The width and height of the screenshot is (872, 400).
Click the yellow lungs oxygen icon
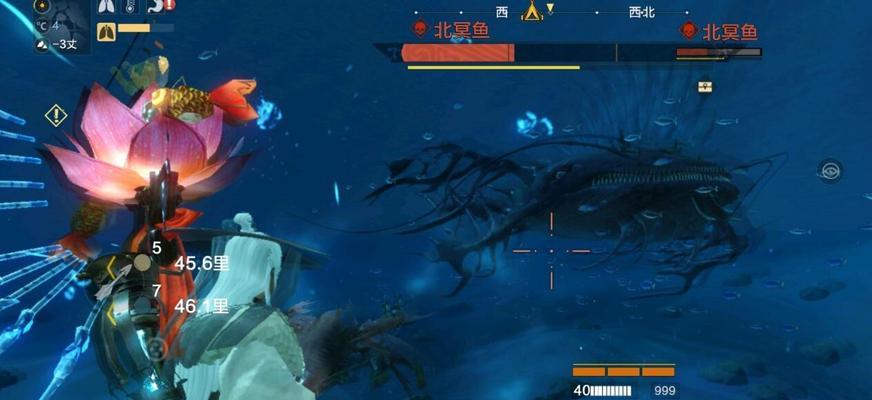pyautogui.click(x=107, y=32)
